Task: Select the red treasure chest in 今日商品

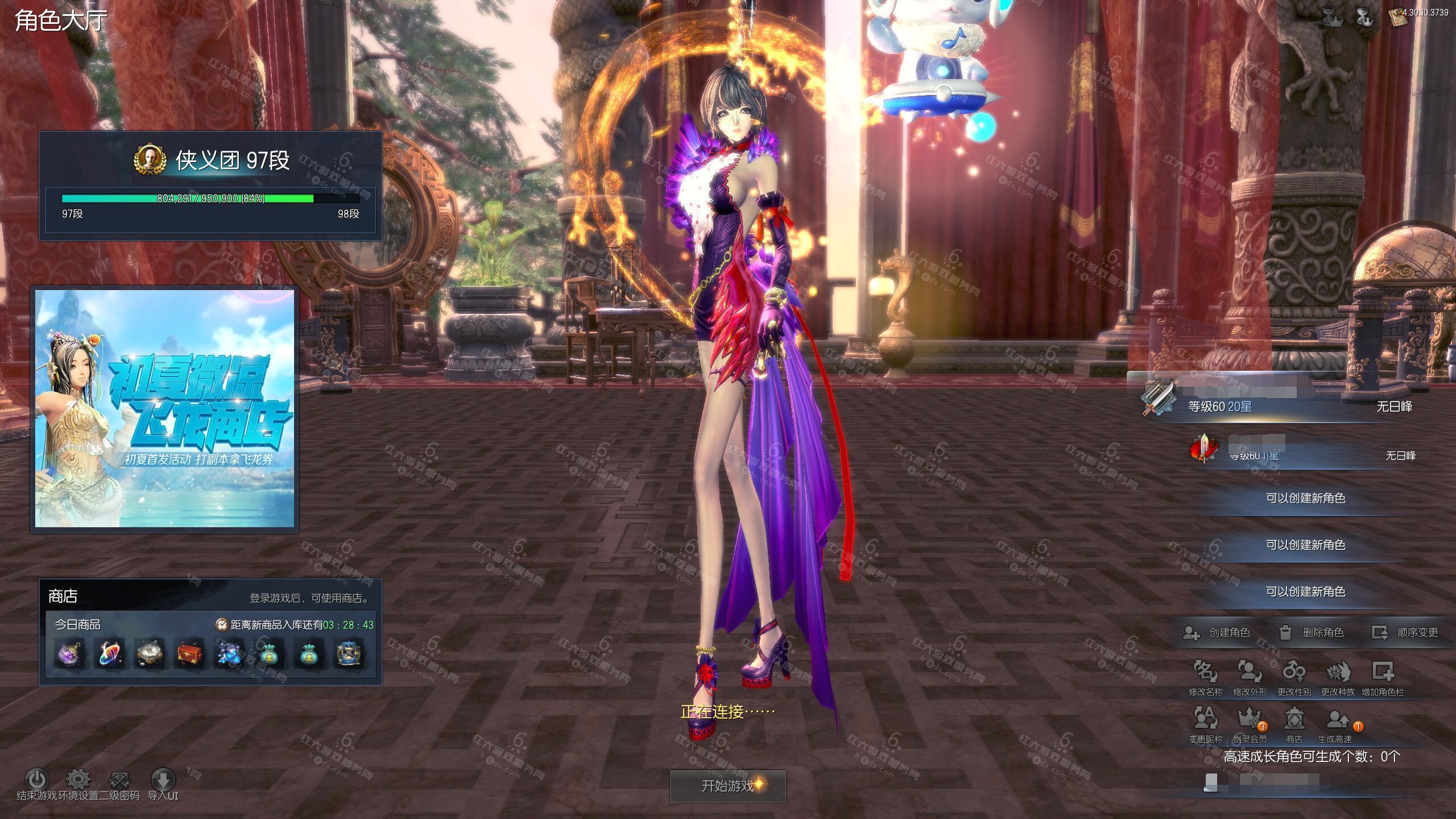Action: coord(189,654)
